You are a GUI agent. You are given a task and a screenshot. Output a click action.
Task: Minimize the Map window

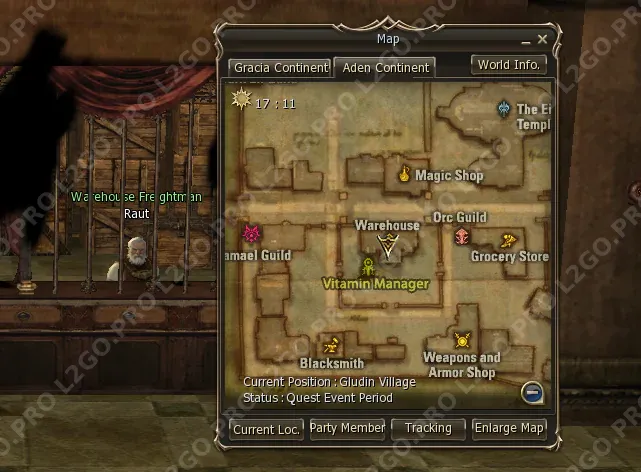point(526,40)
